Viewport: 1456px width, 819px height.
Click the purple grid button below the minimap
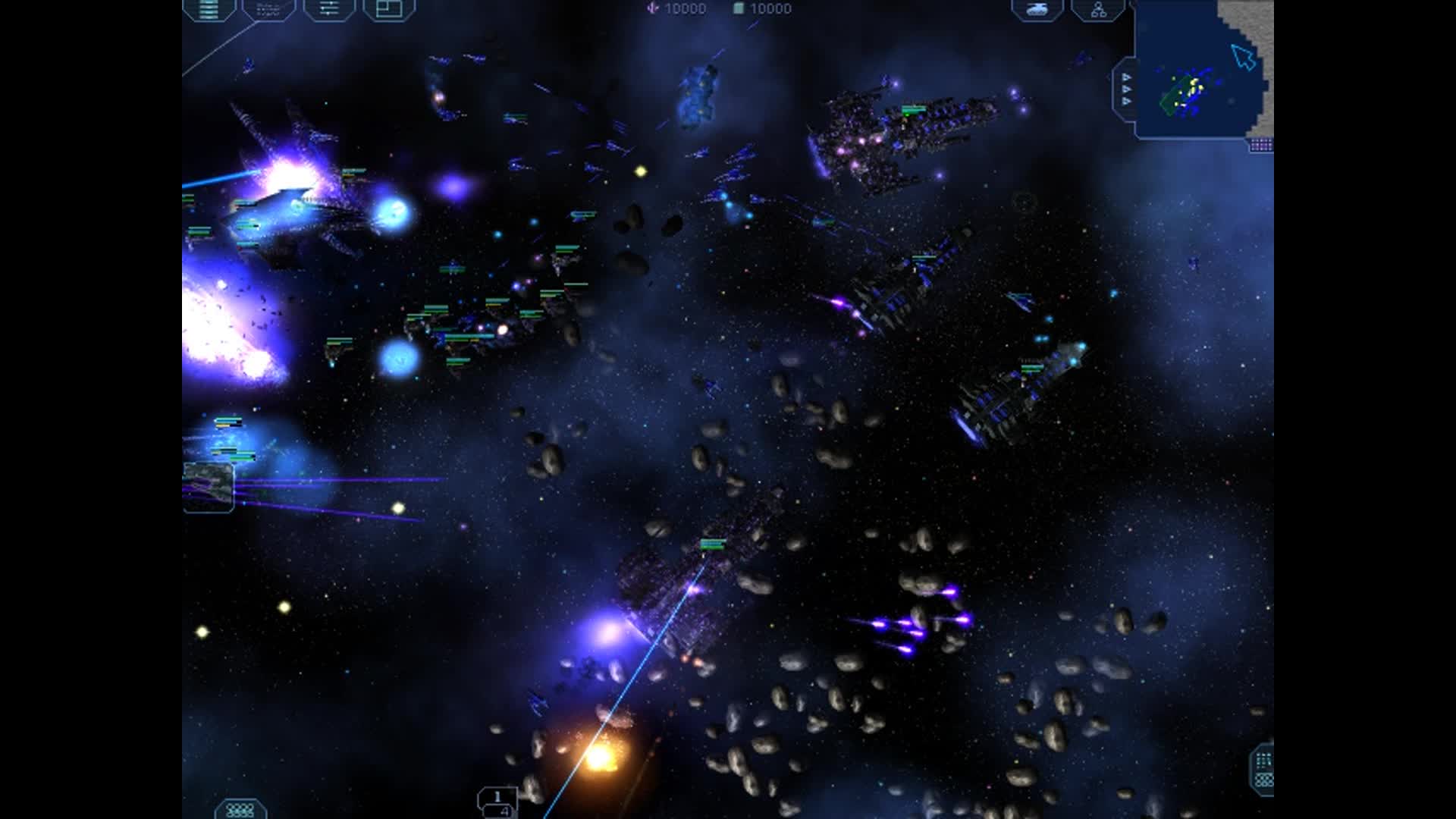click(1260, 143)
